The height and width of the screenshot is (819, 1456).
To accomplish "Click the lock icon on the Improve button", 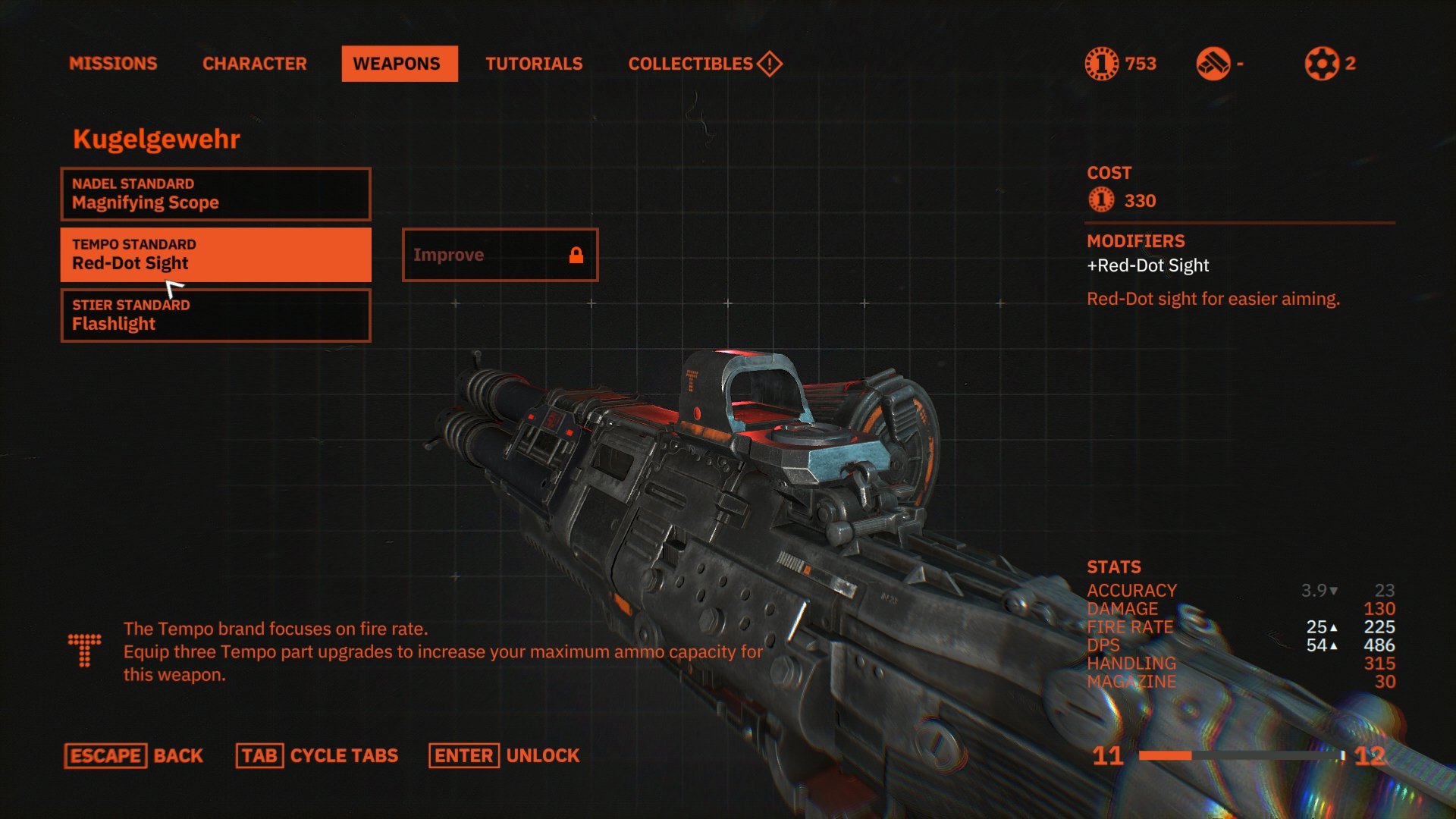I will click(x=578, y=255).
